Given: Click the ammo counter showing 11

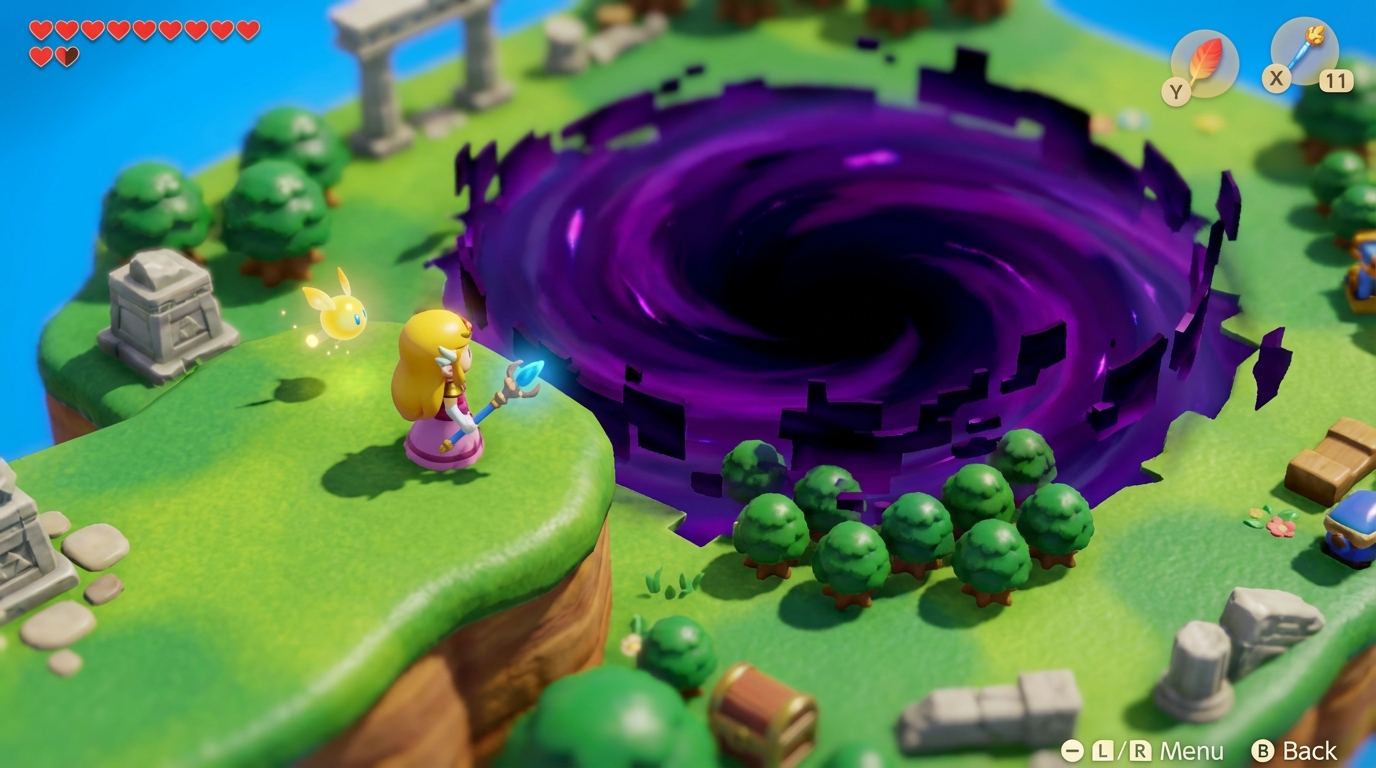Looking at the screenshot, I should [1334, 79].
